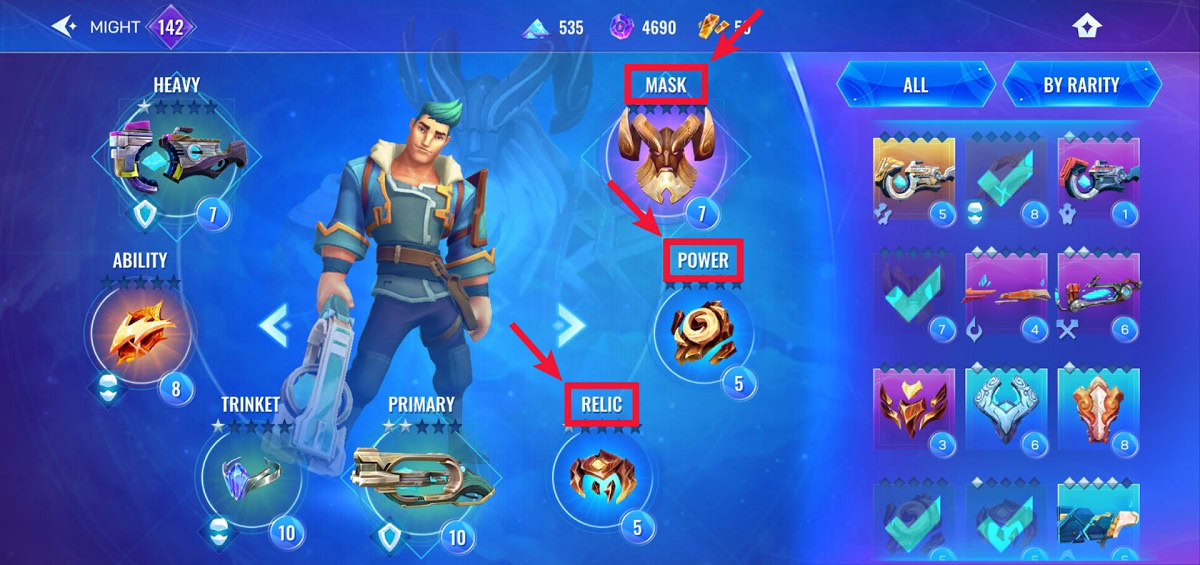Screen dimensions: 1200x565
Task: Select the checked level 7 inventory item
Action: 914,292
